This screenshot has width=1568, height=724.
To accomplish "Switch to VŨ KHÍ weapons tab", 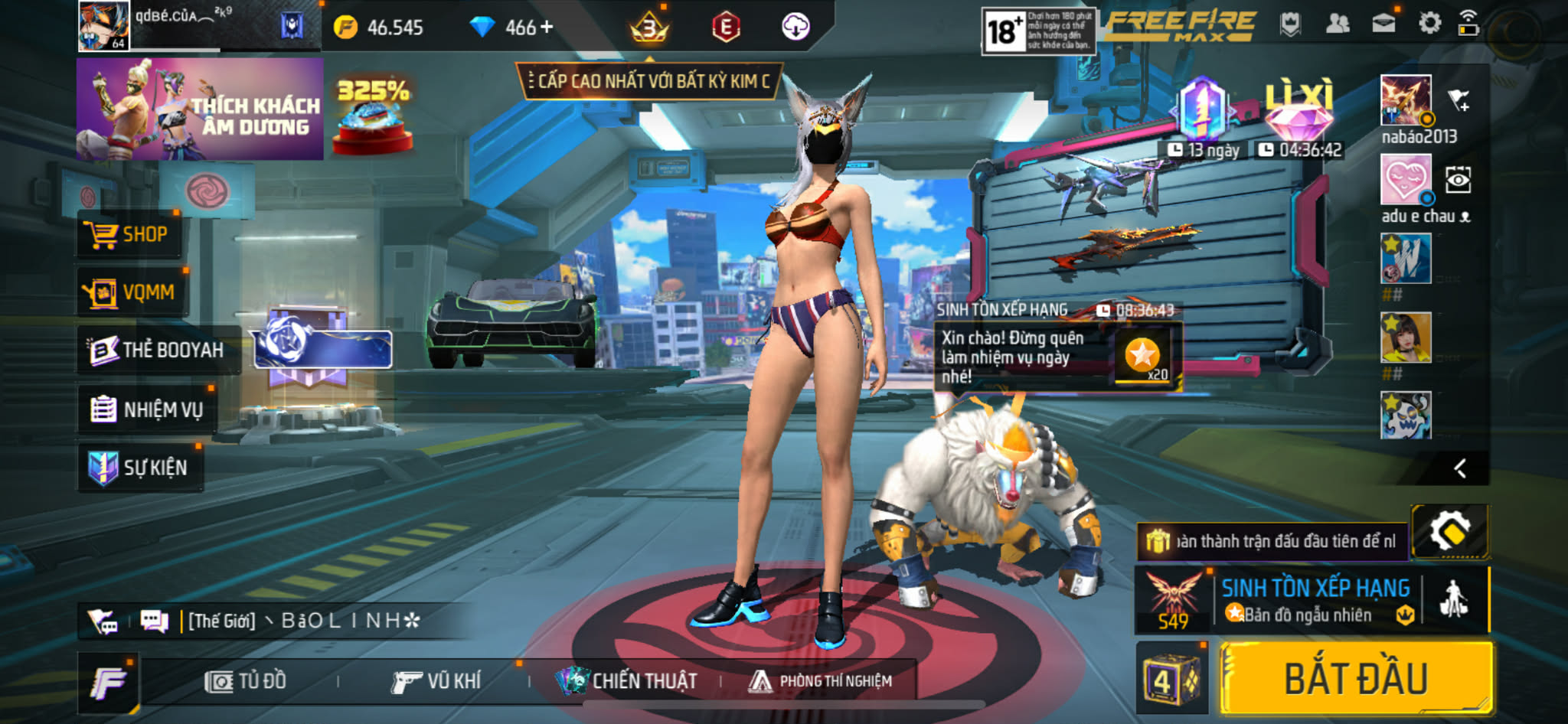I will [x=436, y=681].
